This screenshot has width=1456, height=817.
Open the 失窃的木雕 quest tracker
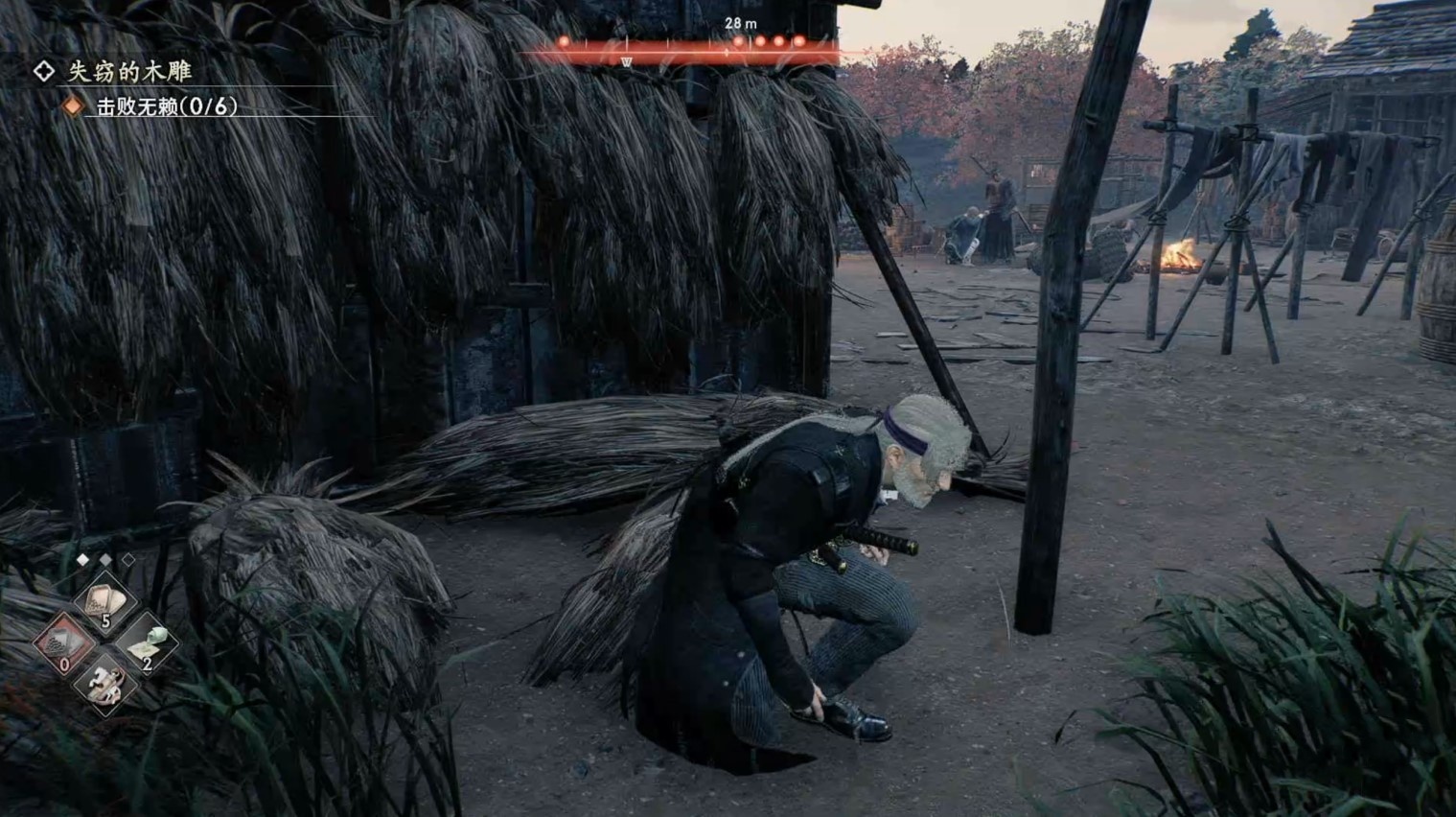(128, 71)
